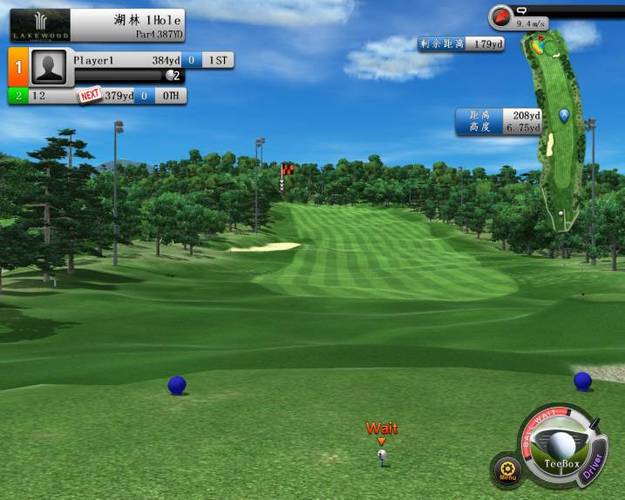Click the Player1 avatar portrait

[x=49, y=66]
